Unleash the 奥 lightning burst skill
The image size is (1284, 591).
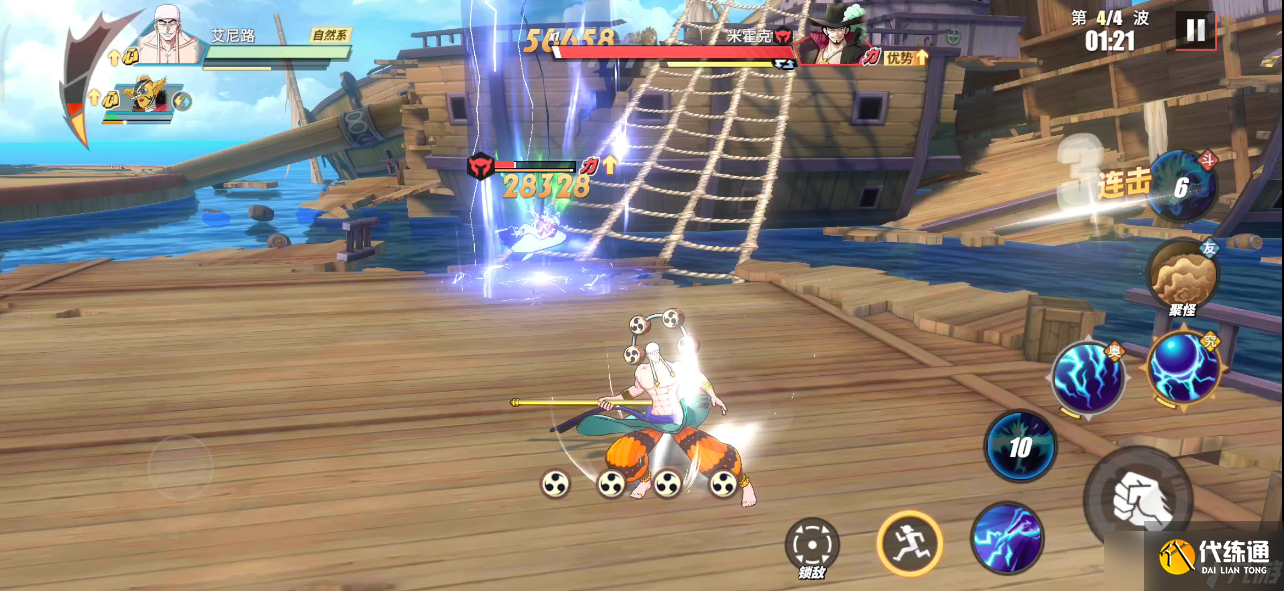(x=1088, y=376)
